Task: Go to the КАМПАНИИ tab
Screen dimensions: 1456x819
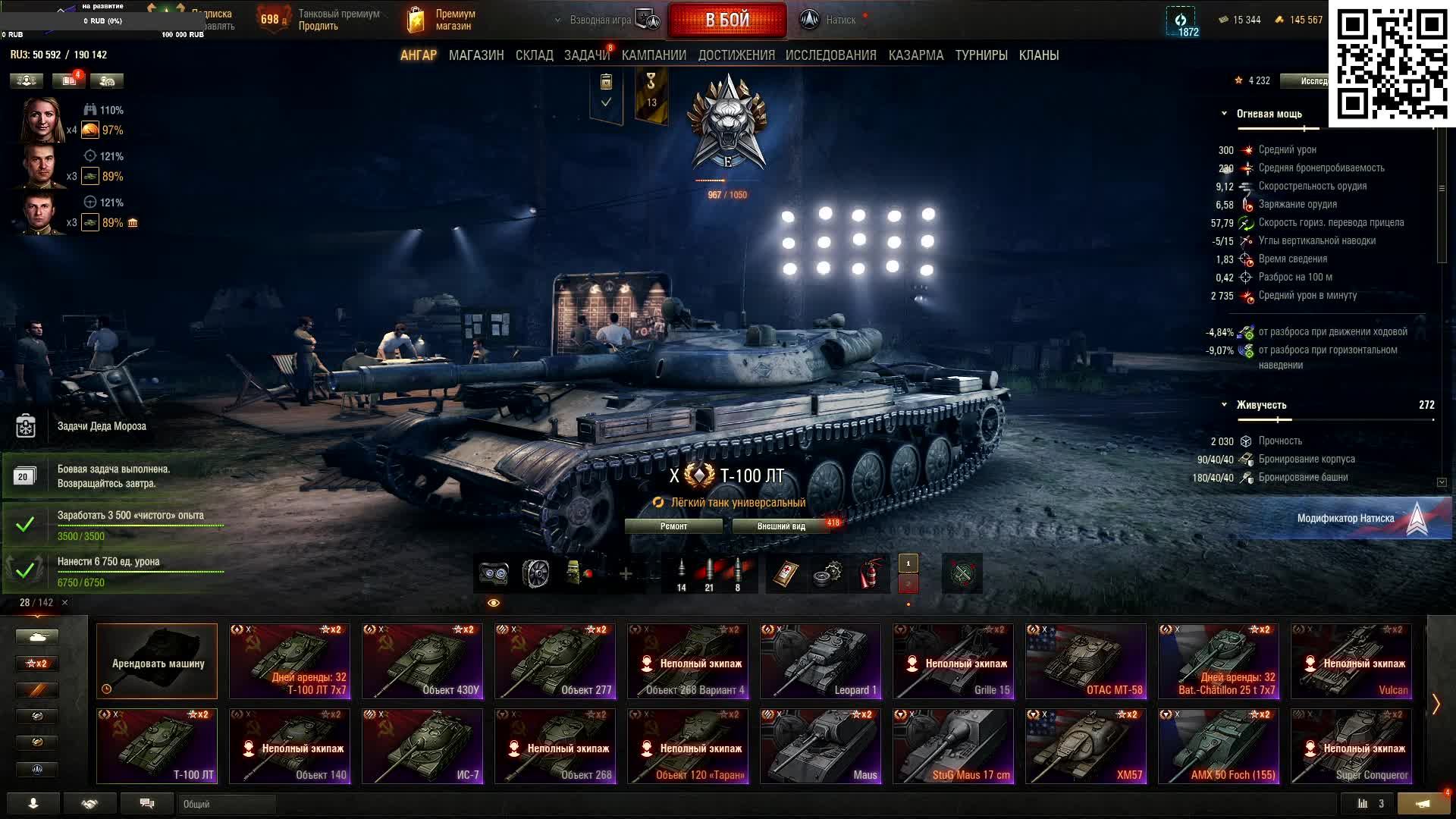Action: click(x=654, y=55)
